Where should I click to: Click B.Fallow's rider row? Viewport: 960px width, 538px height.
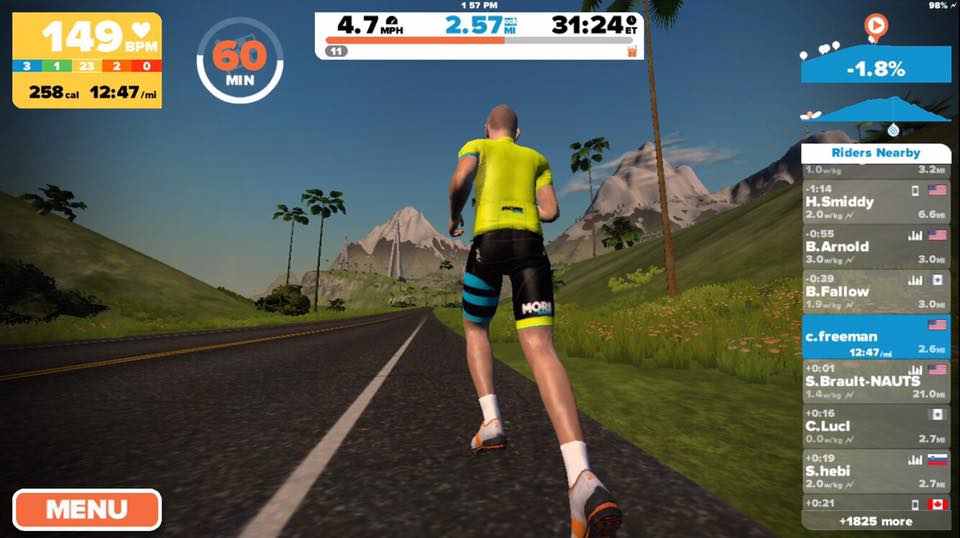pos(862,292)
